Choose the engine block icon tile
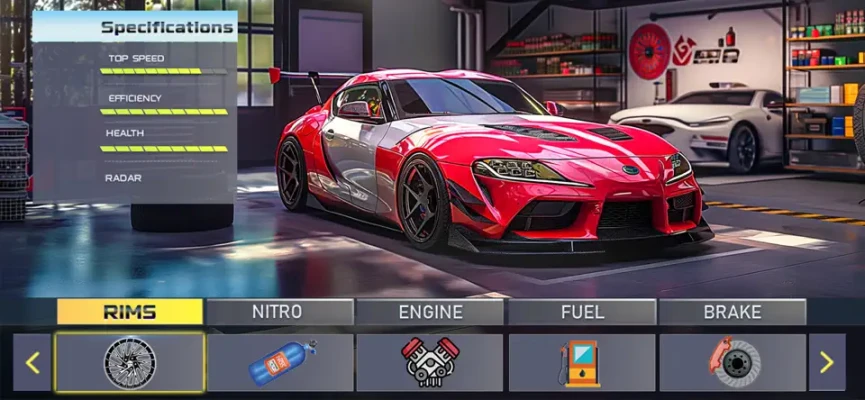Screen dimensions: 865x400 (430, 362)
